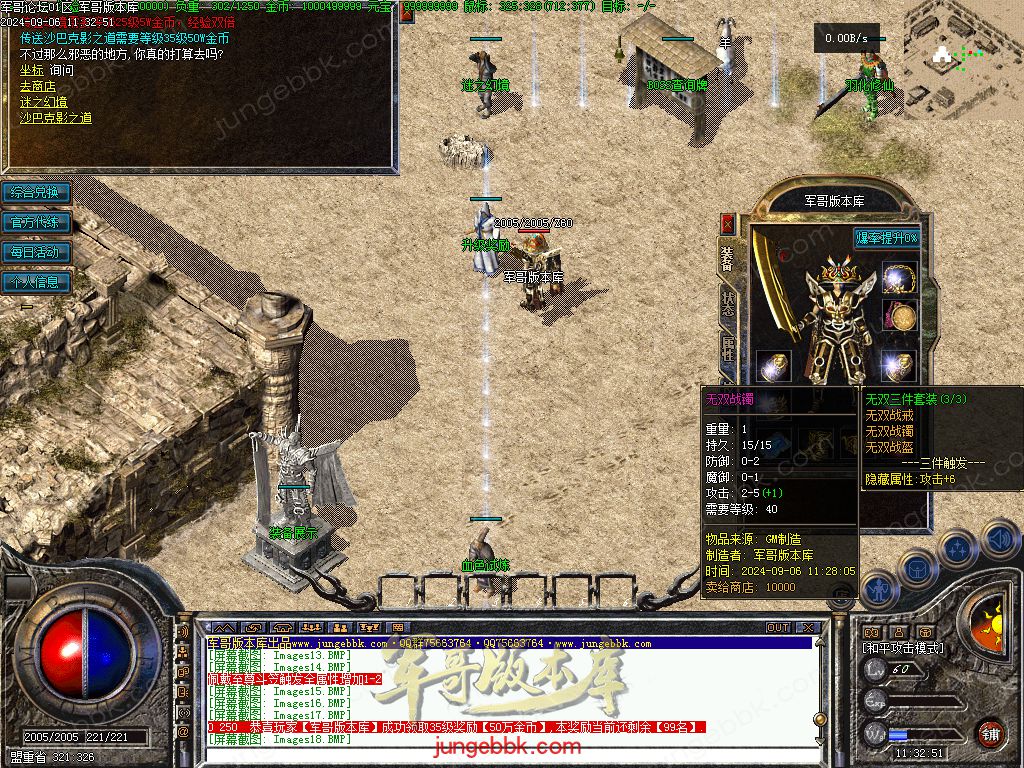
Task: Open the 个人信息 personal info panel
Action: pyautogui.click(x=36, y=282)
